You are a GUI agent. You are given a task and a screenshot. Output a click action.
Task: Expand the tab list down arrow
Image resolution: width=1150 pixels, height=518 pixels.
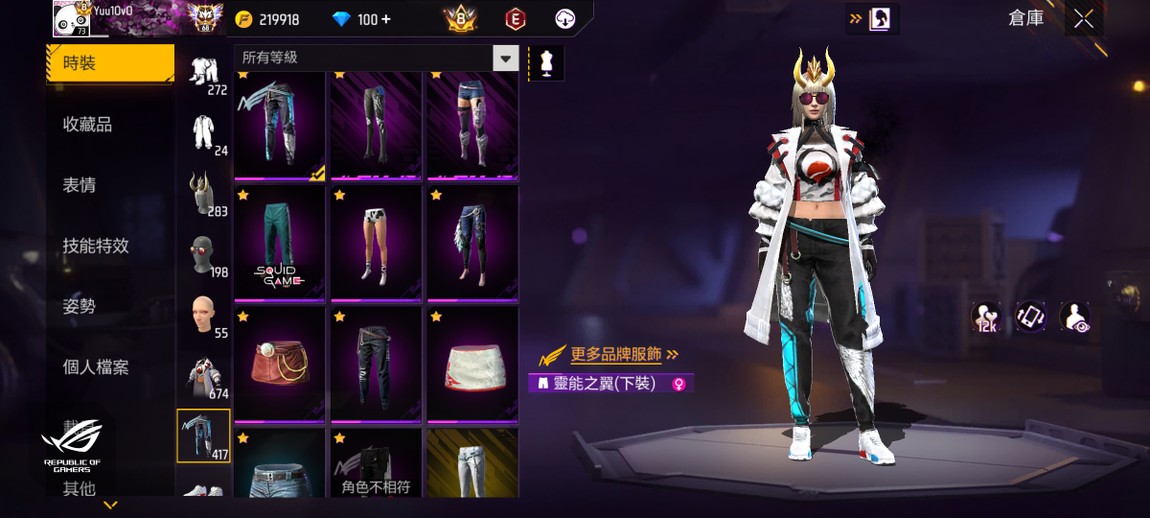pyautogui.click(x=110, y=505)
